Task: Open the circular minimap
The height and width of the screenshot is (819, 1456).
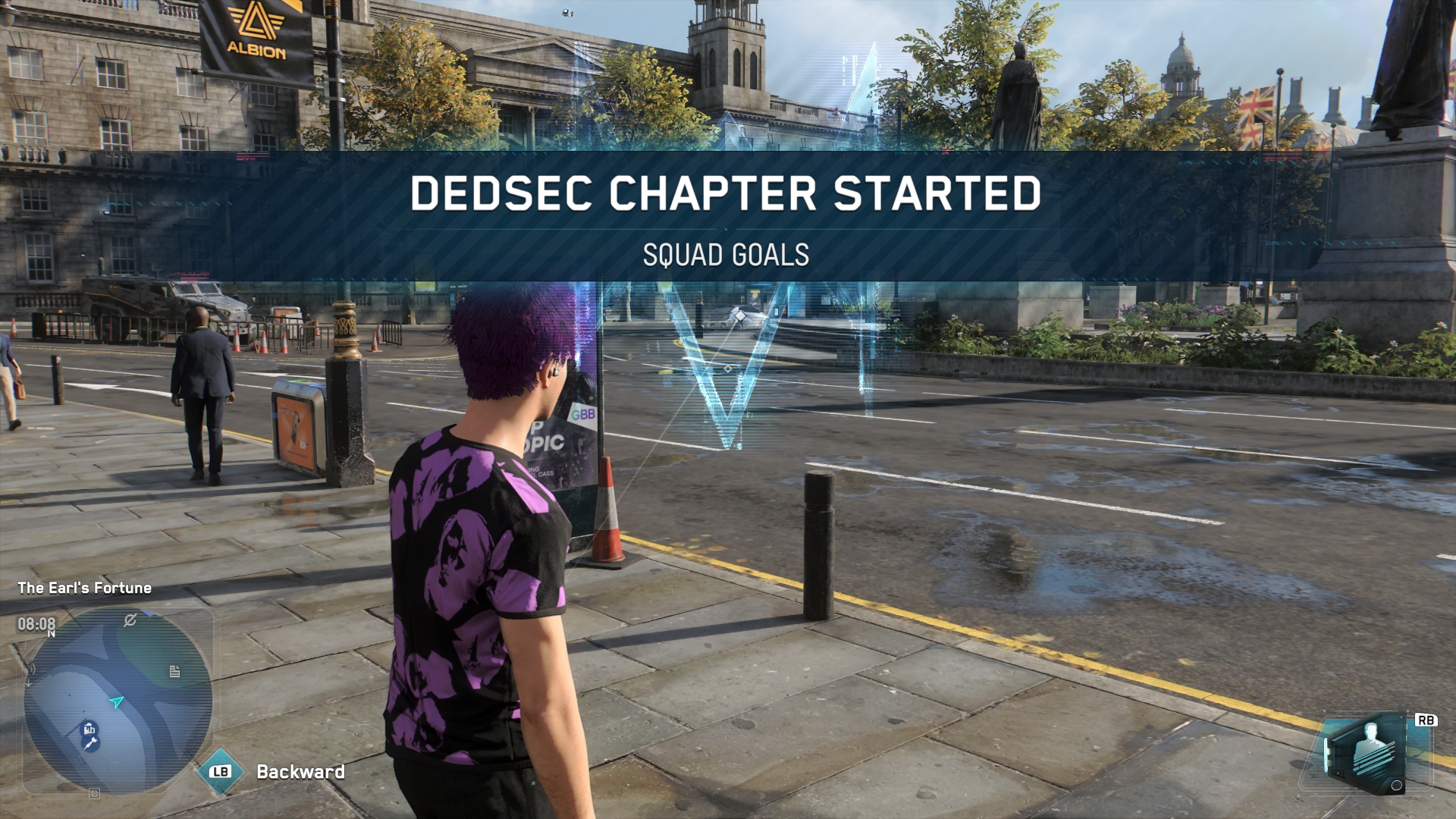Action: pos(118,701)
